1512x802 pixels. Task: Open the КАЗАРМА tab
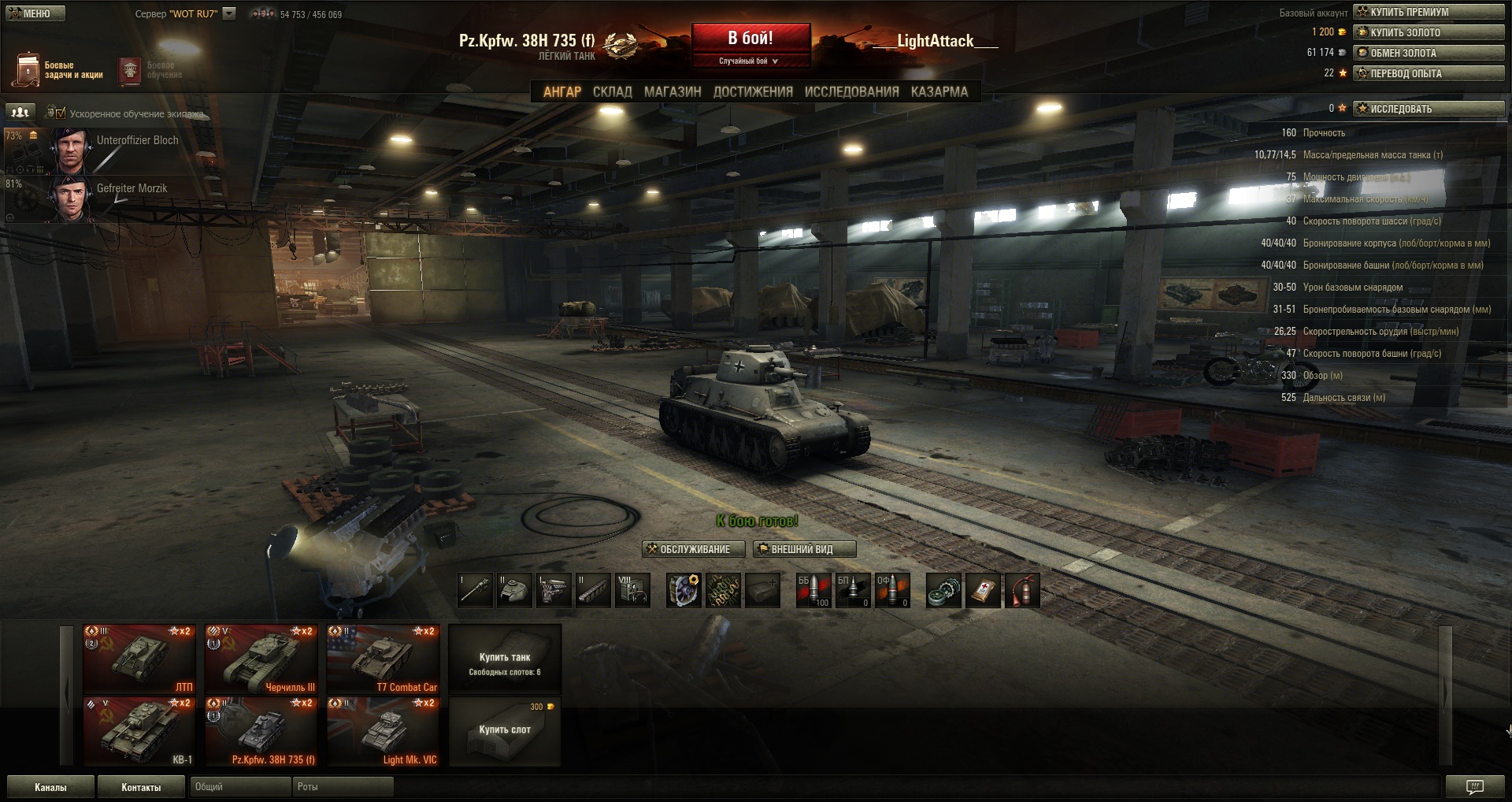point(939,91)
